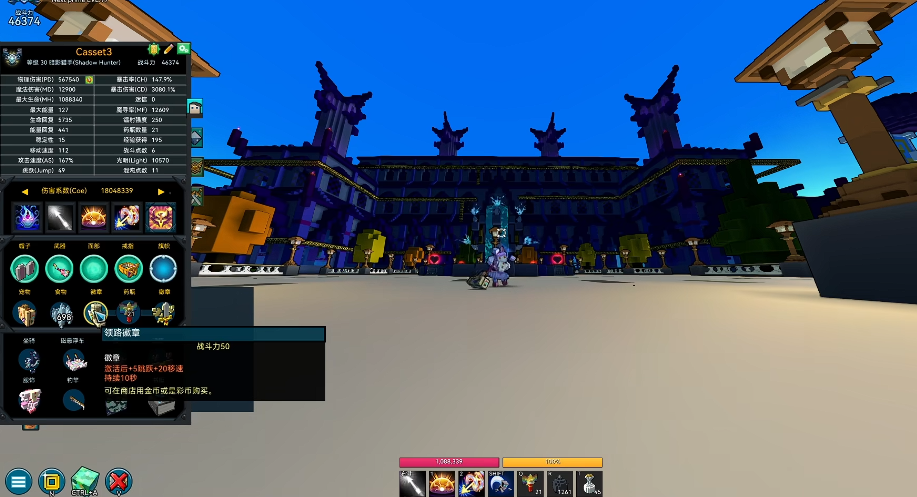Click the pencil edit icon beside Casset3
Screen dimensions: 917x497
tap(169, 49)
